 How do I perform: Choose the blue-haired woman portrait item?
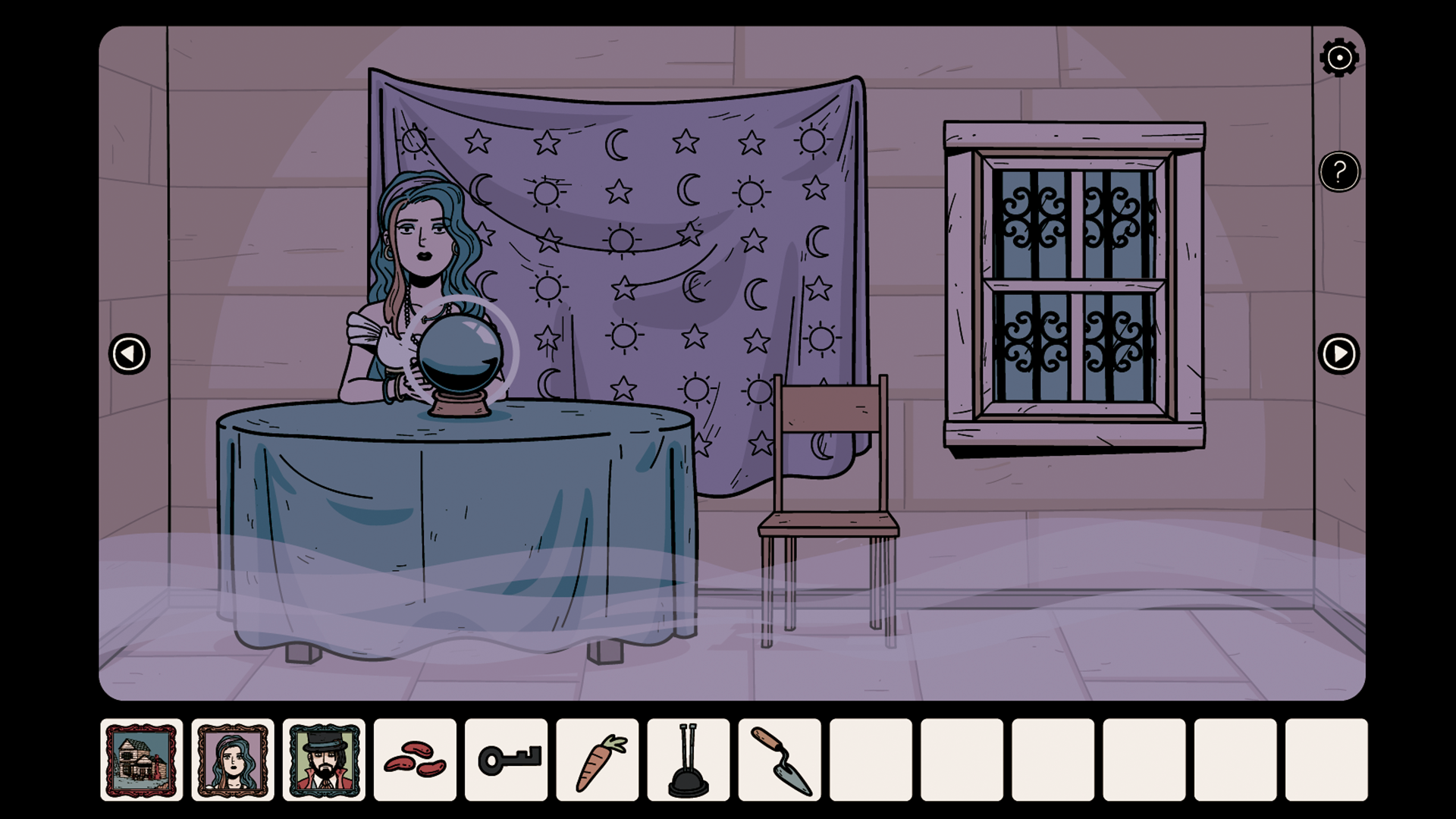pos(233,760)
